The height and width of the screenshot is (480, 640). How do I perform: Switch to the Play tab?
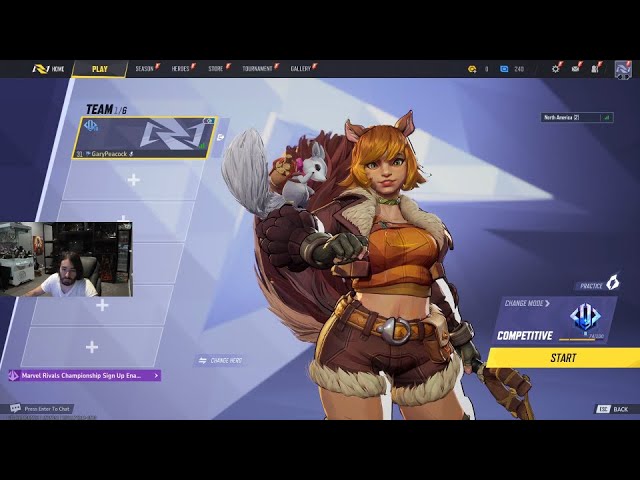[99, 69]
